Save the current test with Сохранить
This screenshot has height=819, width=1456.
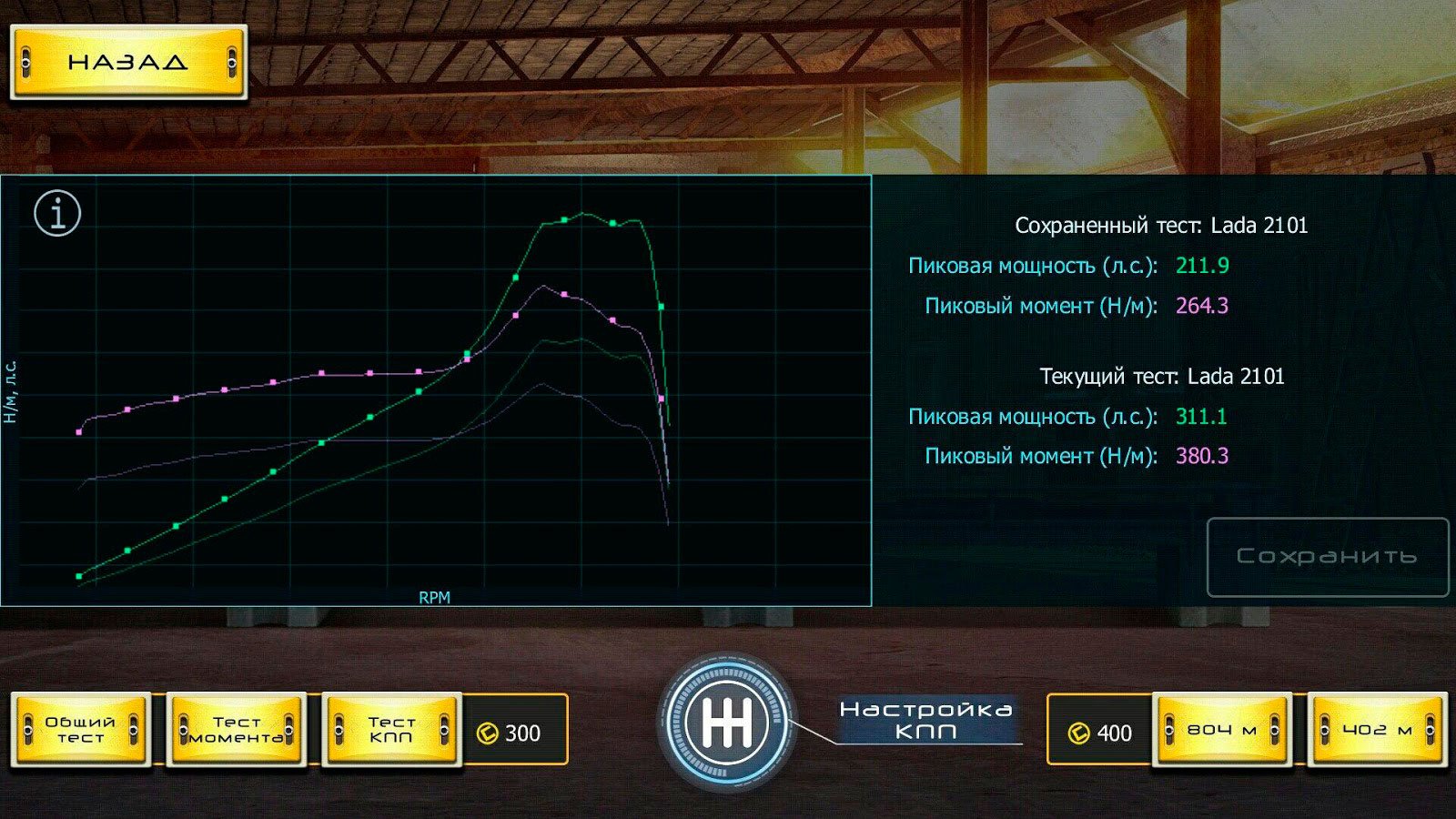coord(1327,557)
